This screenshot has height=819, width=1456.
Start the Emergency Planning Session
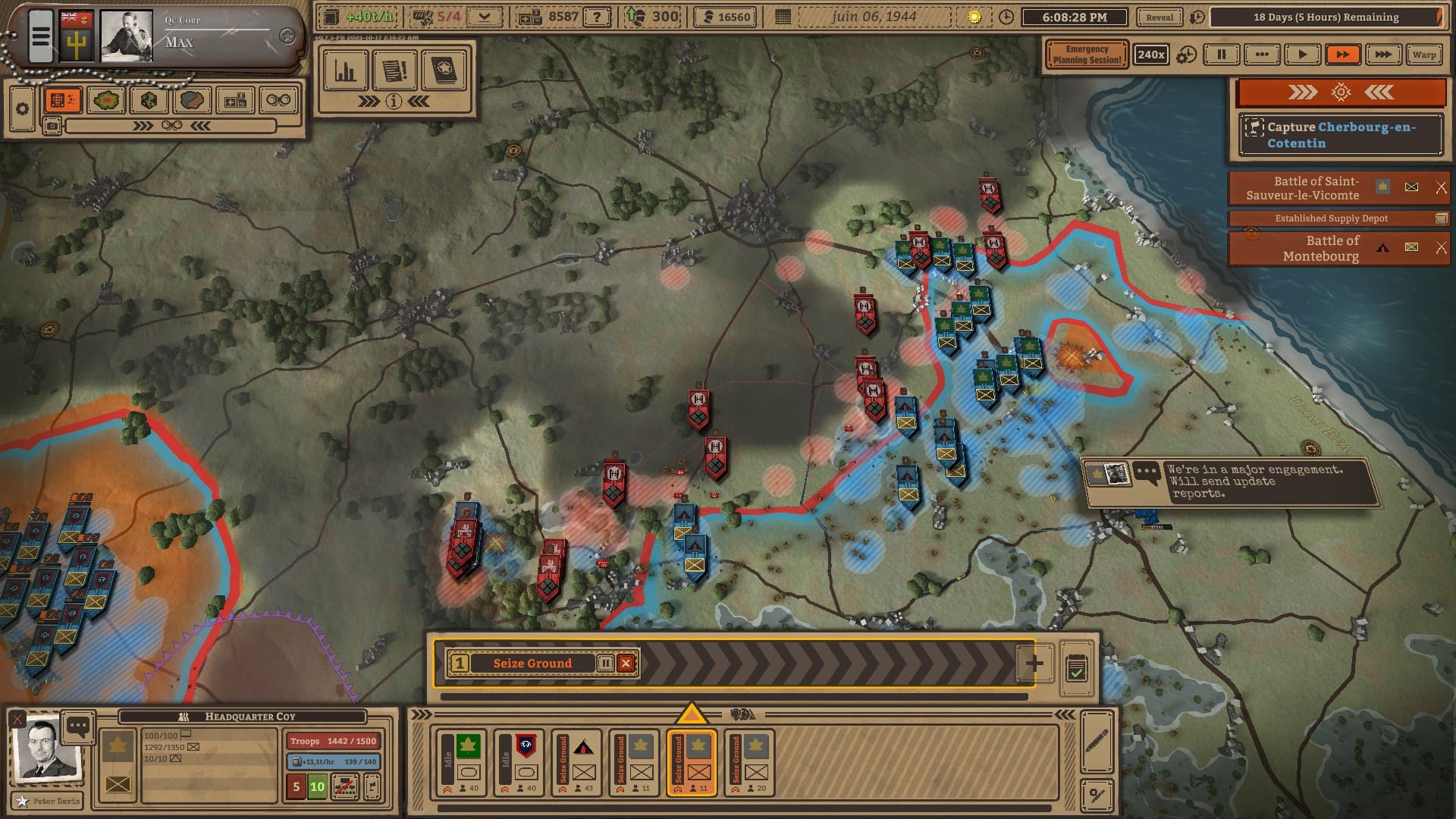[1086, 55]
